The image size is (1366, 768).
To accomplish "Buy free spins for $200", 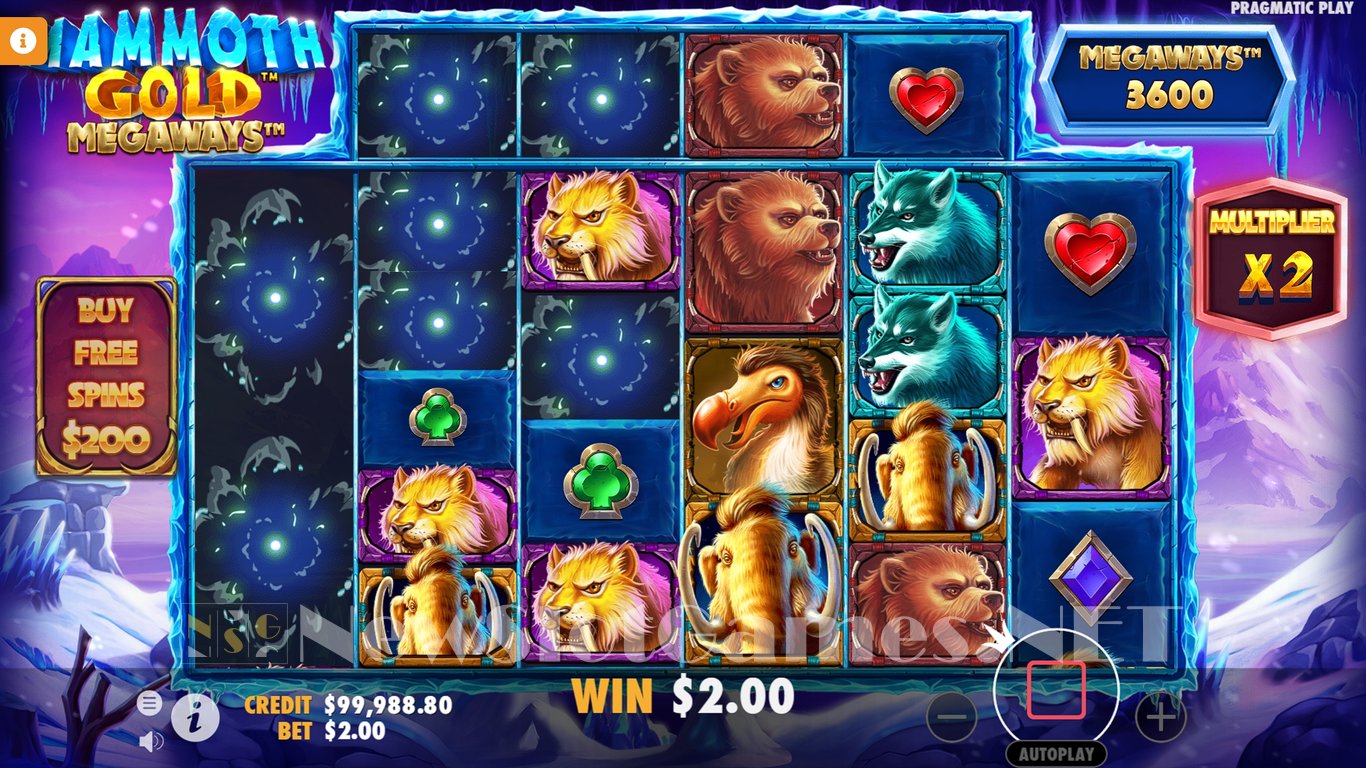I will tap(106, 375).
